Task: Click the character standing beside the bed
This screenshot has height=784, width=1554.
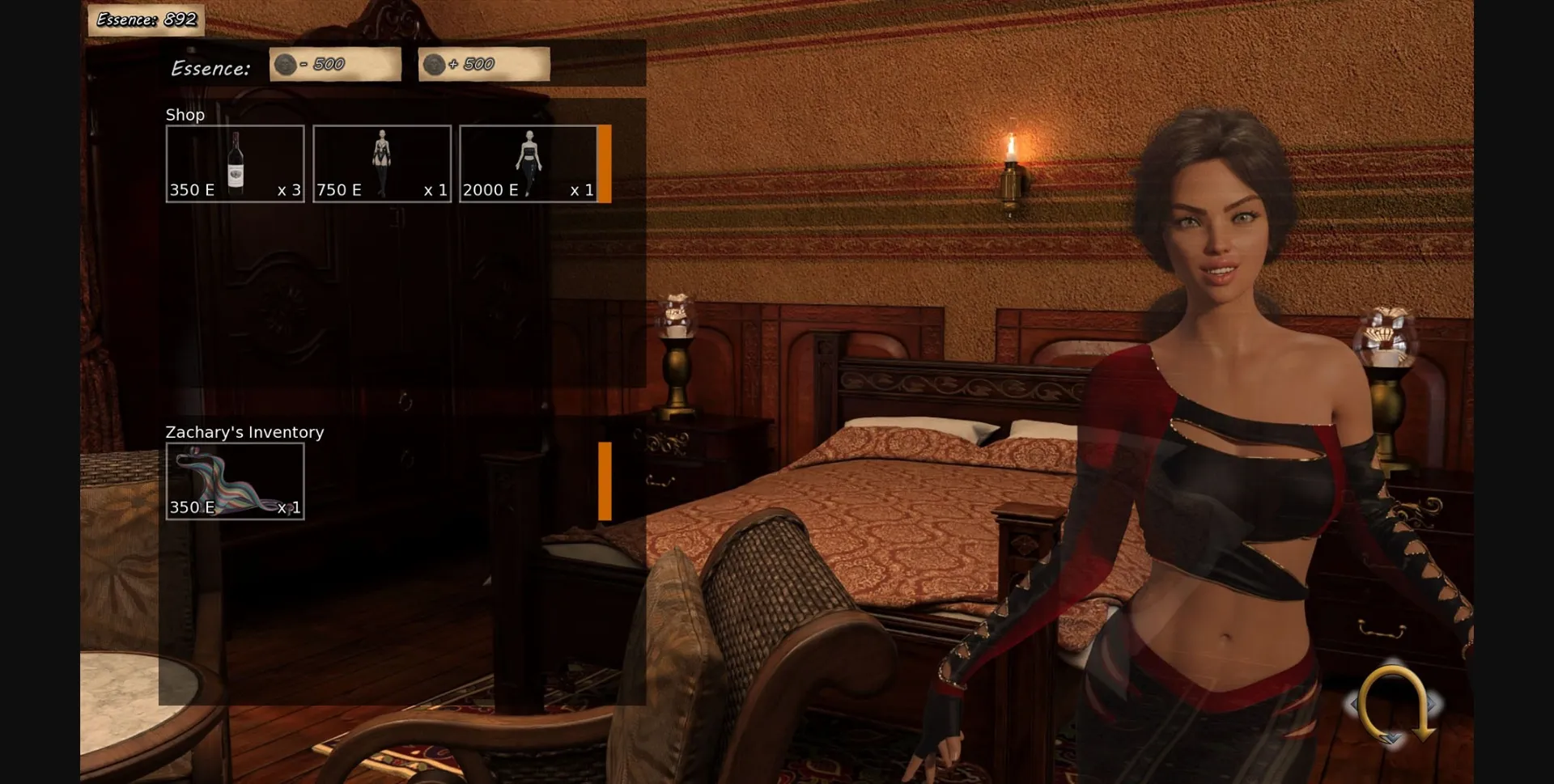Action: 1230,445
